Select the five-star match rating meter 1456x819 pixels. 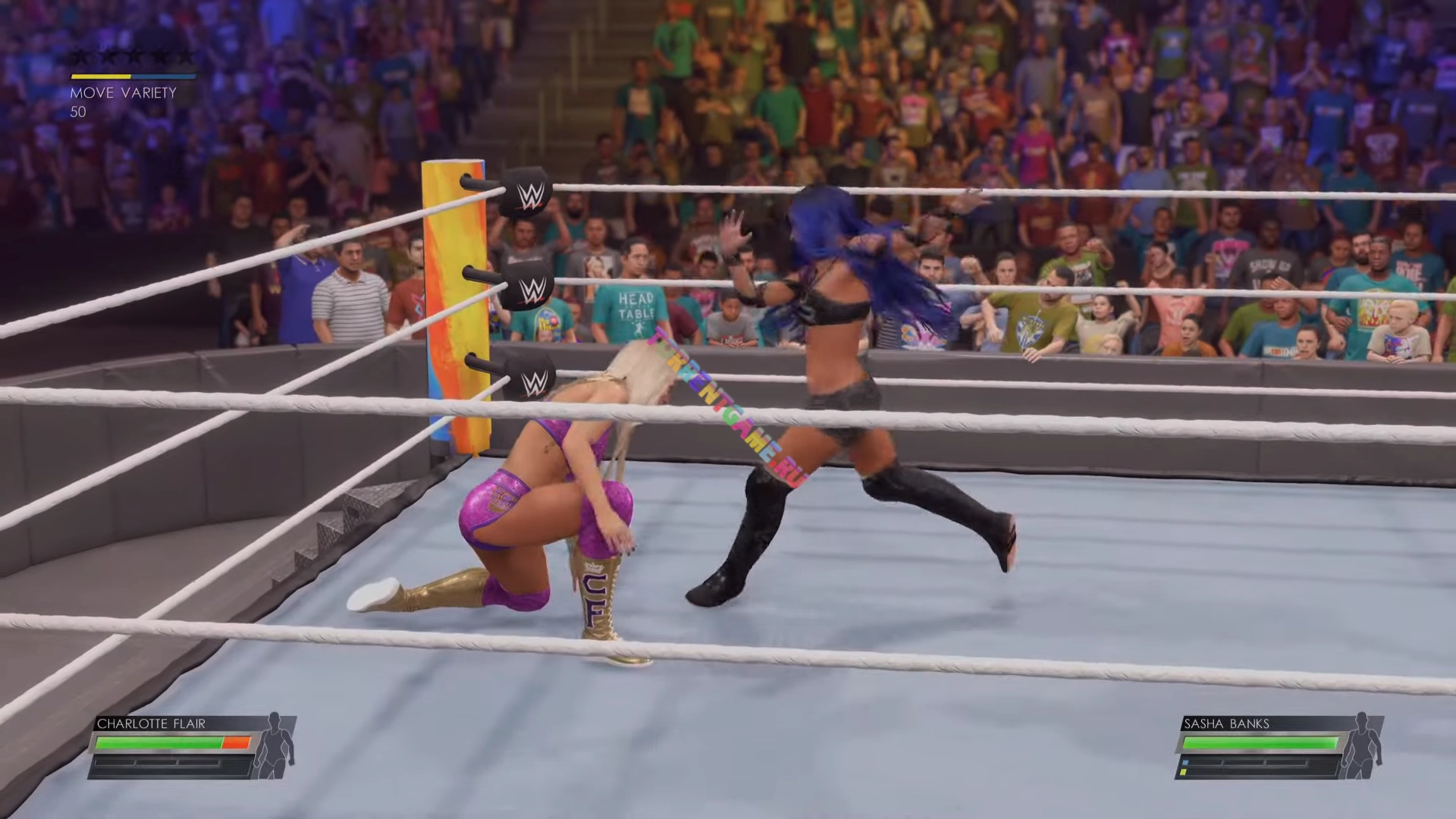point(133,58)
